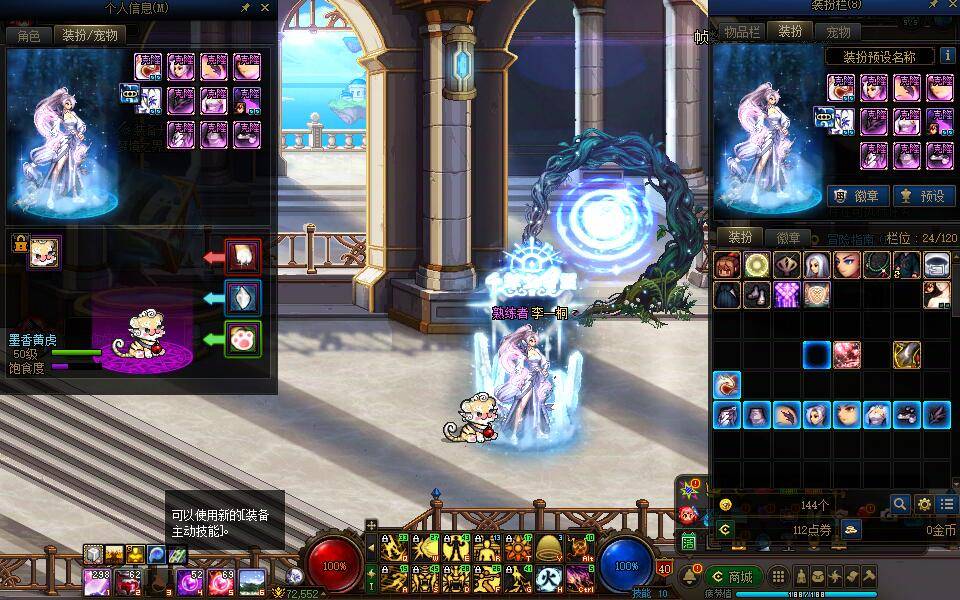
Task: Click the locked pet portrait slot
Action: pyautogui.click(x=43, y=252)
